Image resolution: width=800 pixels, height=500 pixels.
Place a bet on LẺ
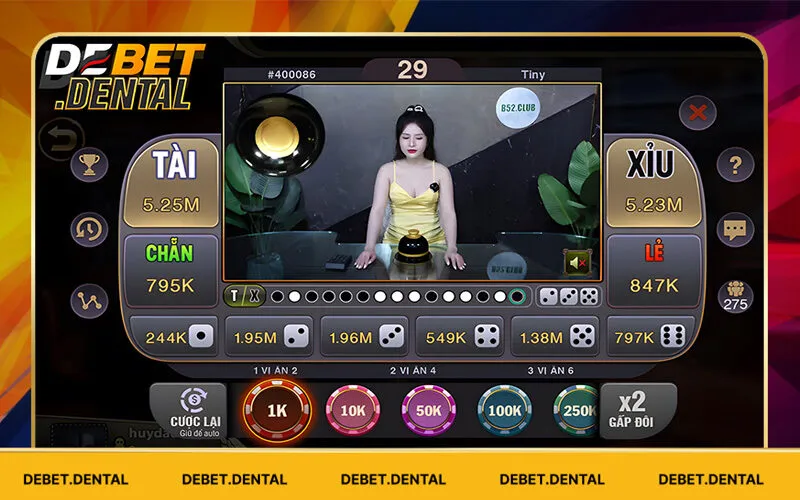[x=653, y=268]
